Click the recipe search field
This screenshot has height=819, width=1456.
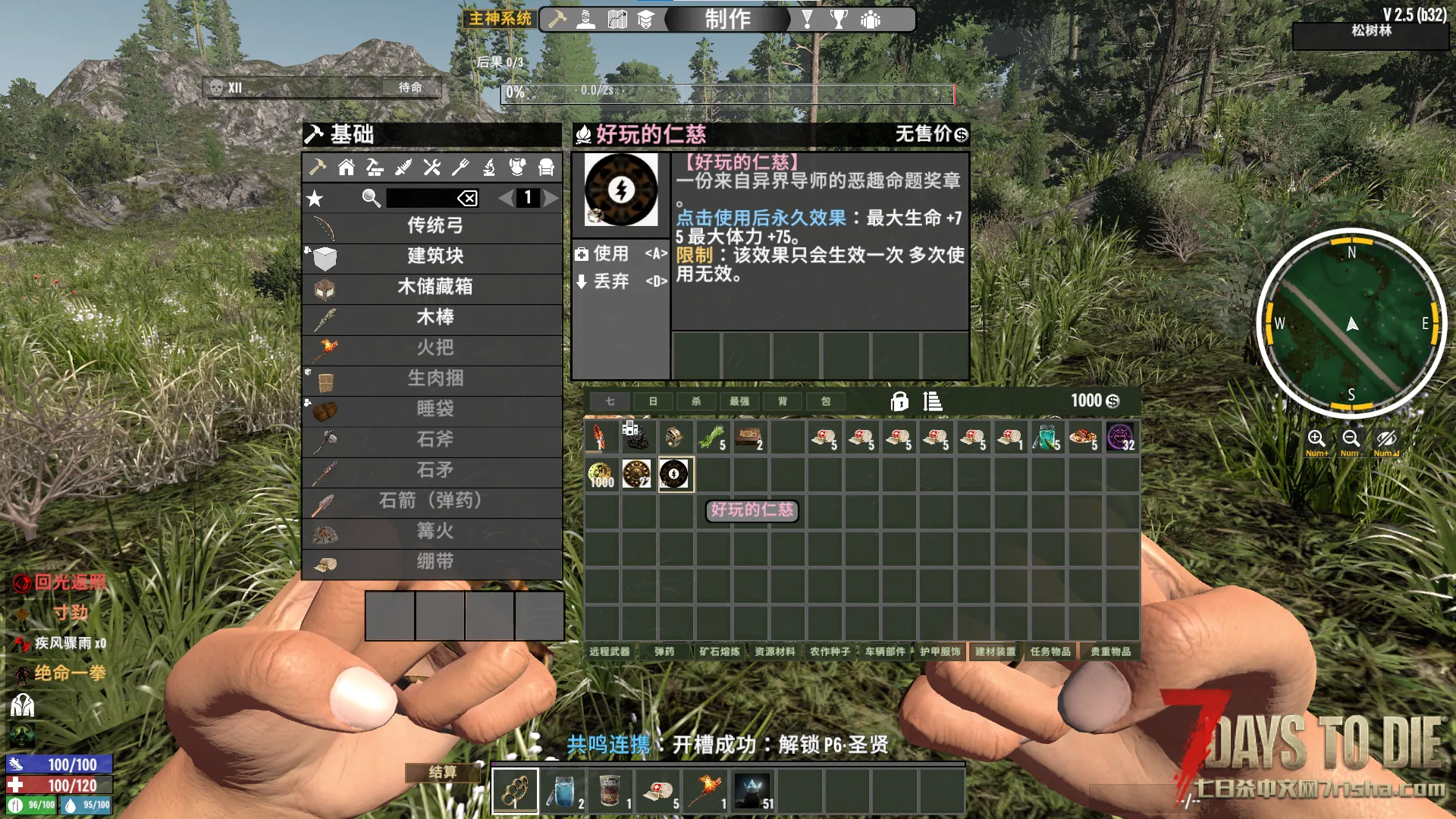point(422,198)
